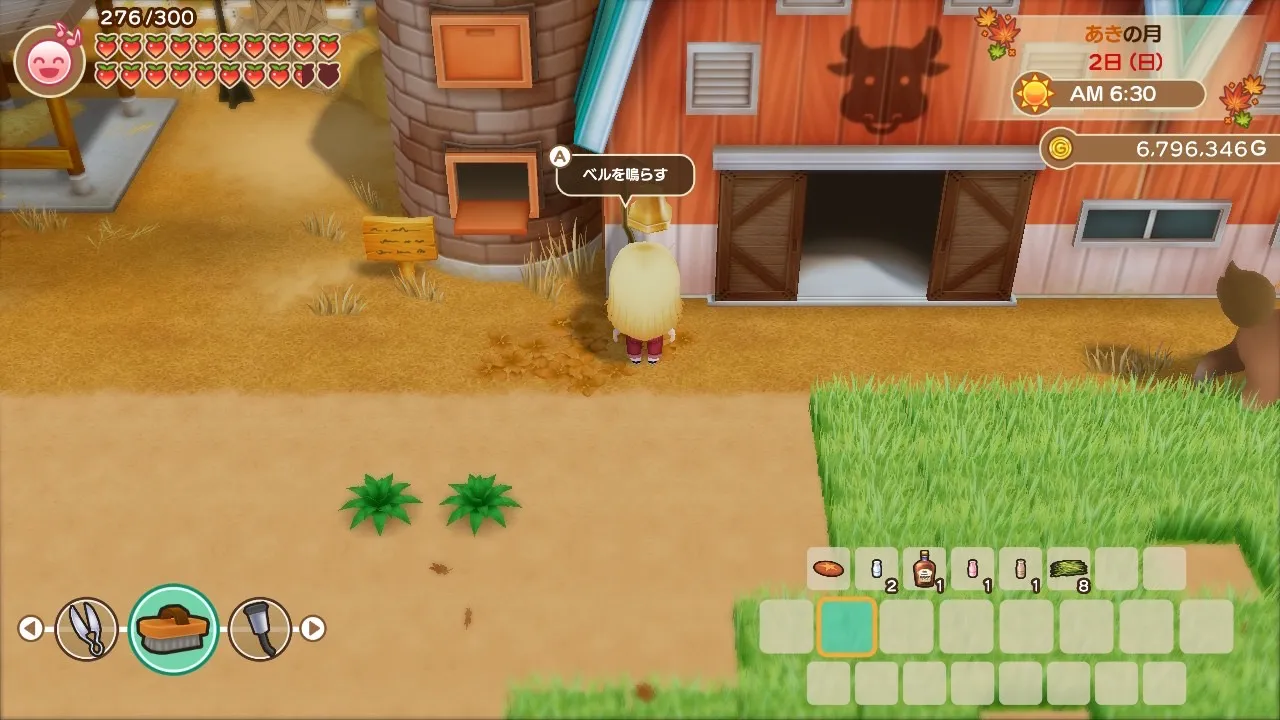Select the brown liquor bottle slot
Image resolution: width=1280 pixels, height=720 pixels.
click(924, 569)
